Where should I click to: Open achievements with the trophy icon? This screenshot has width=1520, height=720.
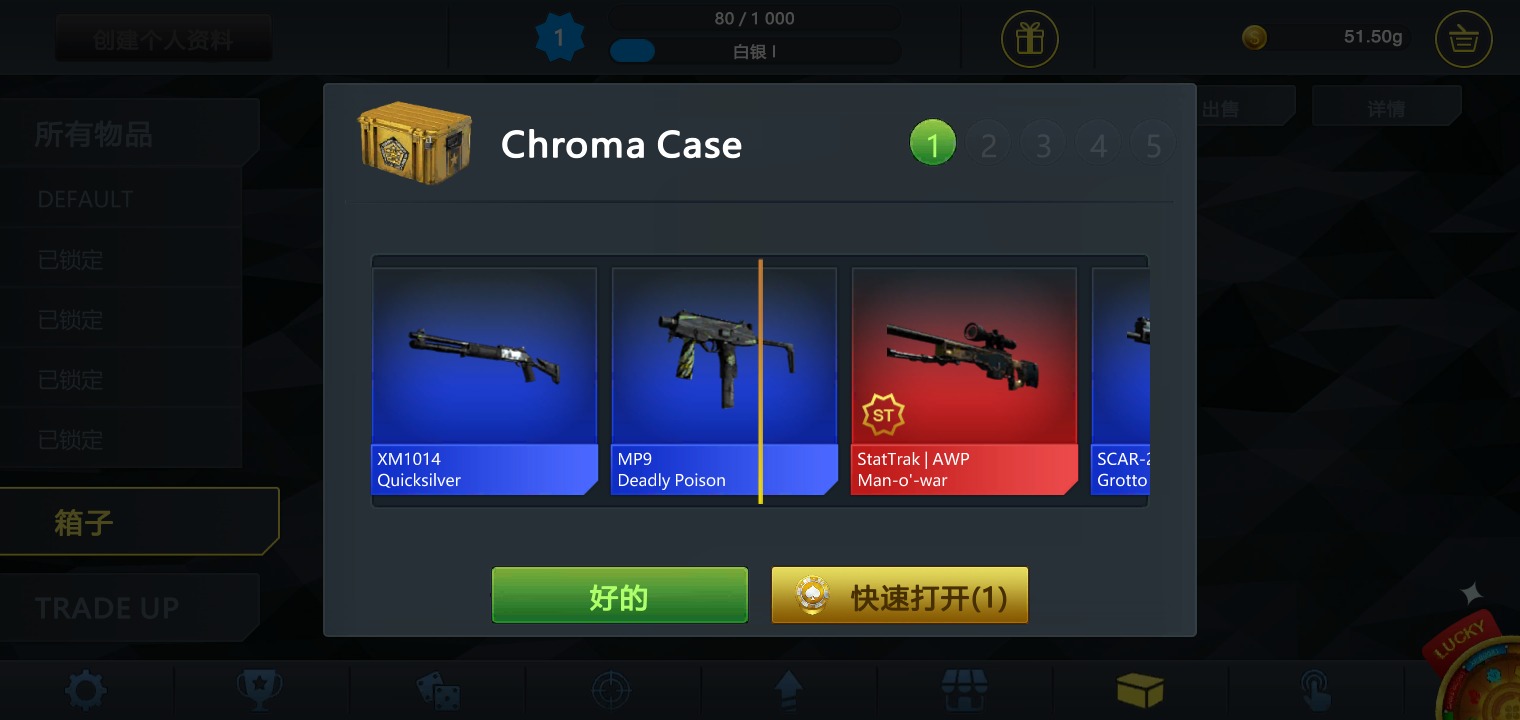click(262, 690)
